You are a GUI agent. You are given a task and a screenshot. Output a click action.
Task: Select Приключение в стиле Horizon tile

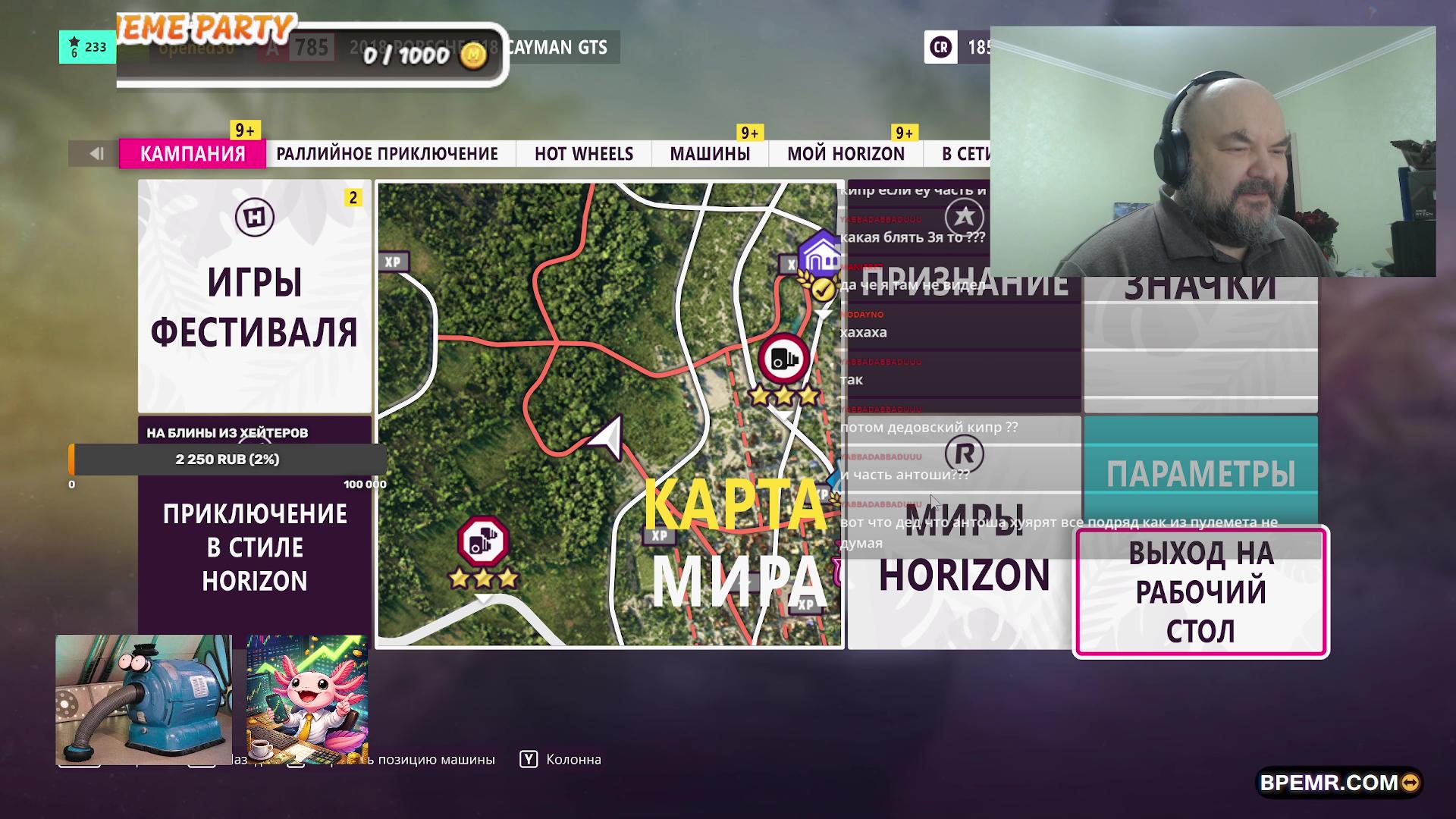click(255, 548)
